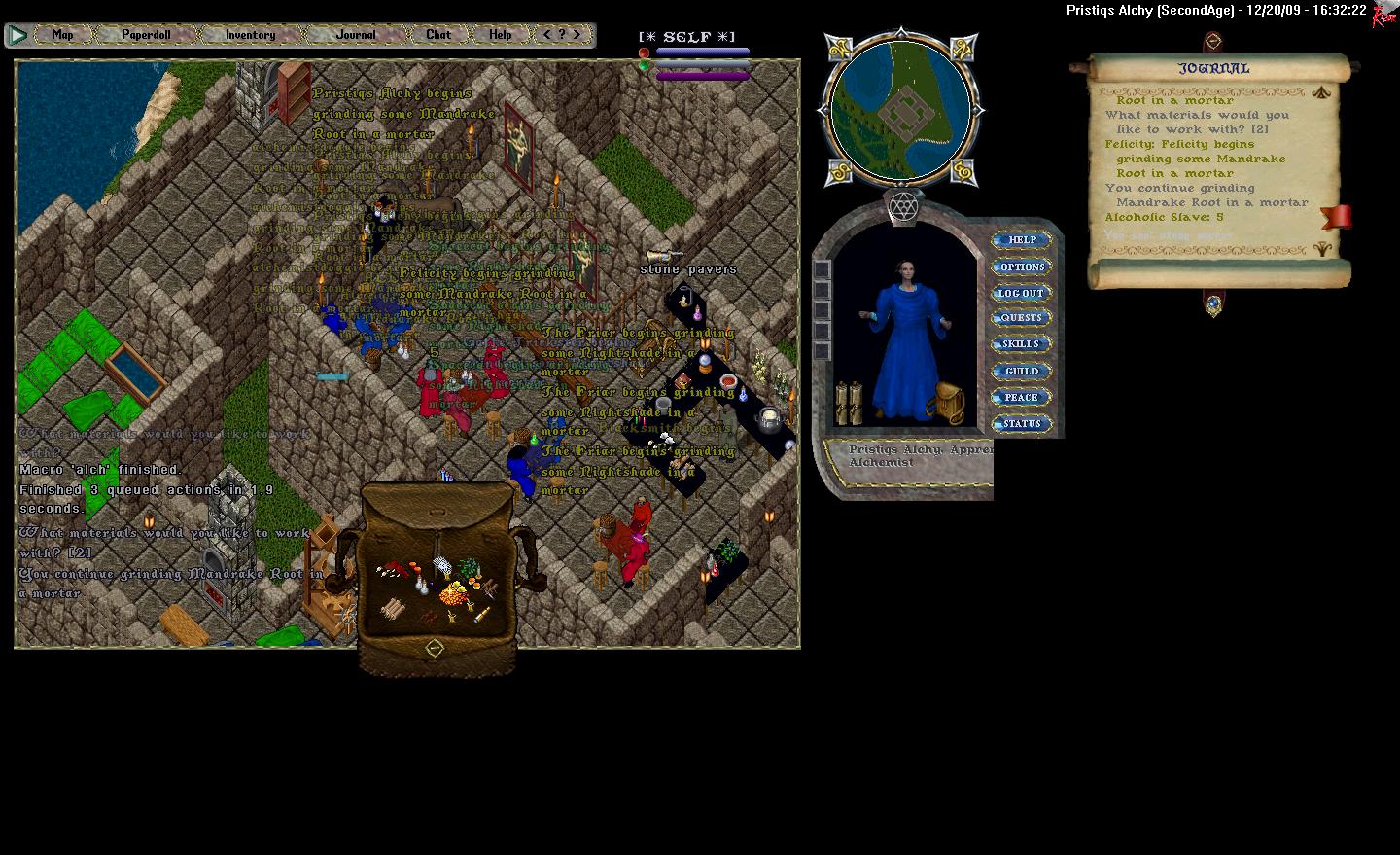Click the green arrow at menu bar's left
Screen dimensions: 1400x855
pos(17,35)
